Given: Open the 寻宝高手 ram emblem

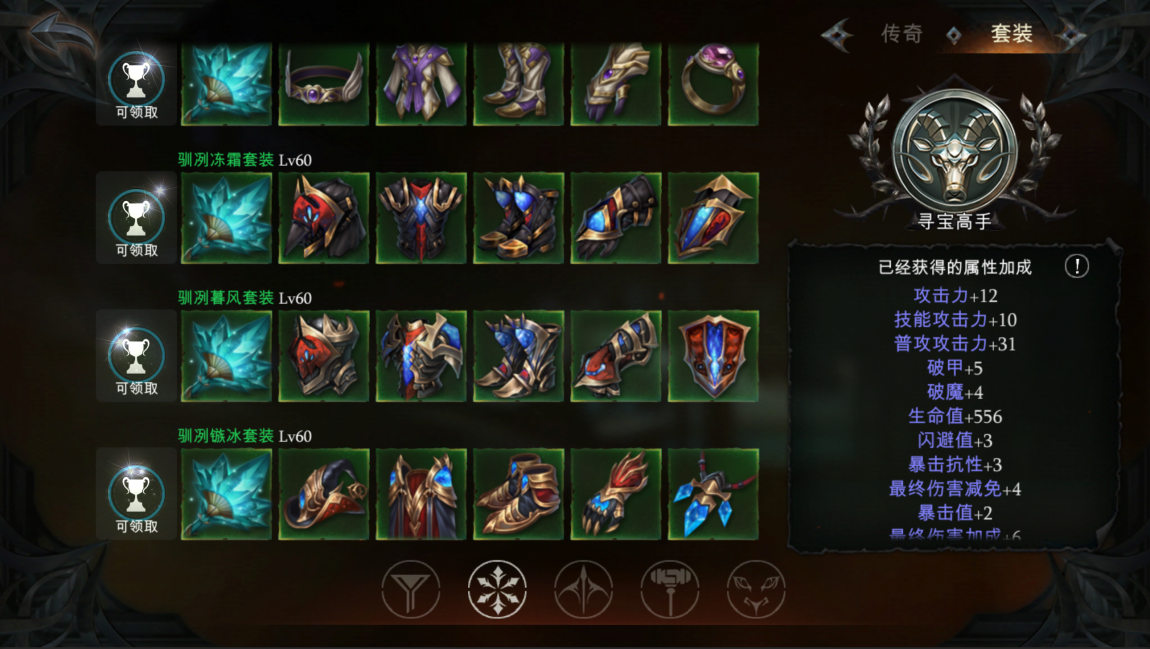Looking at the screenshot, I should click(x=954, y=150).
